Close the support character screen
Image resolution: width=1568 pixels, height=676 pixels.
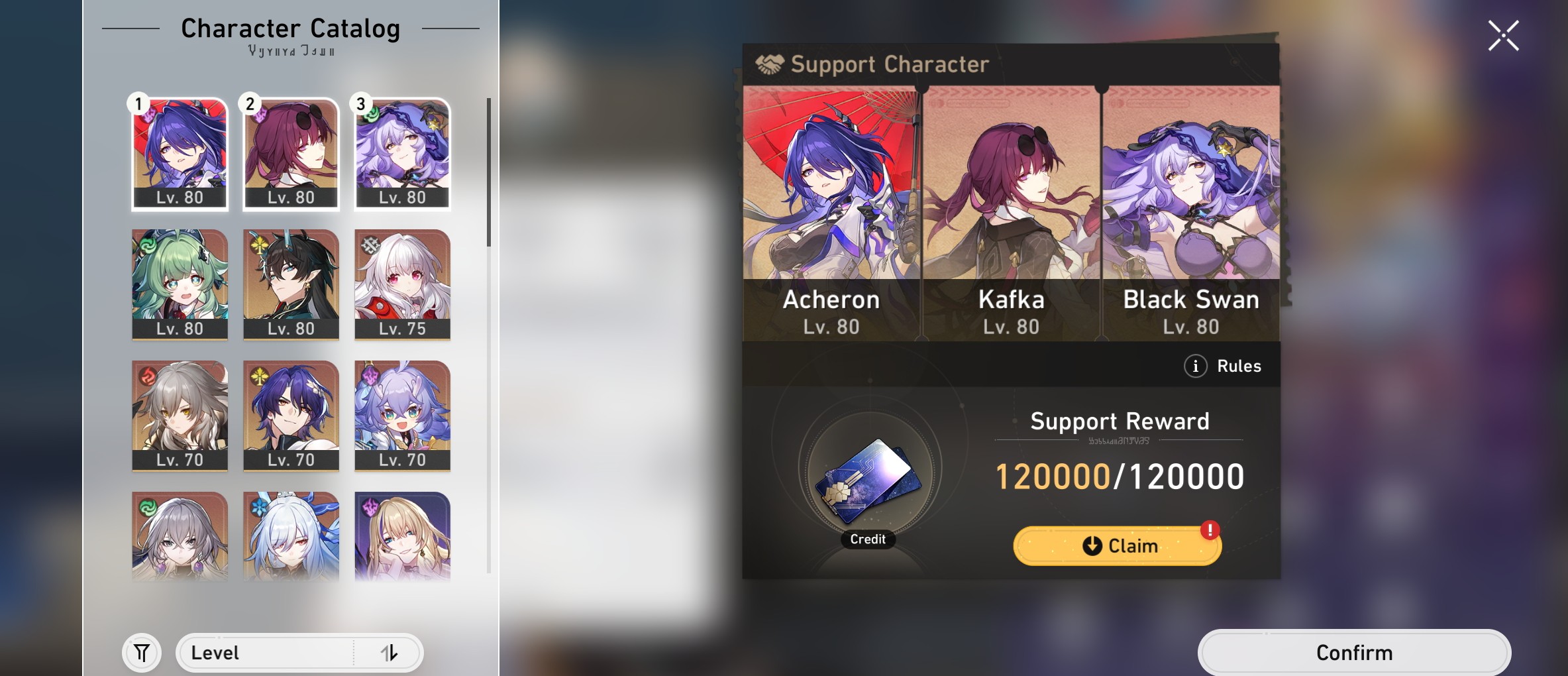point(1505,34)
